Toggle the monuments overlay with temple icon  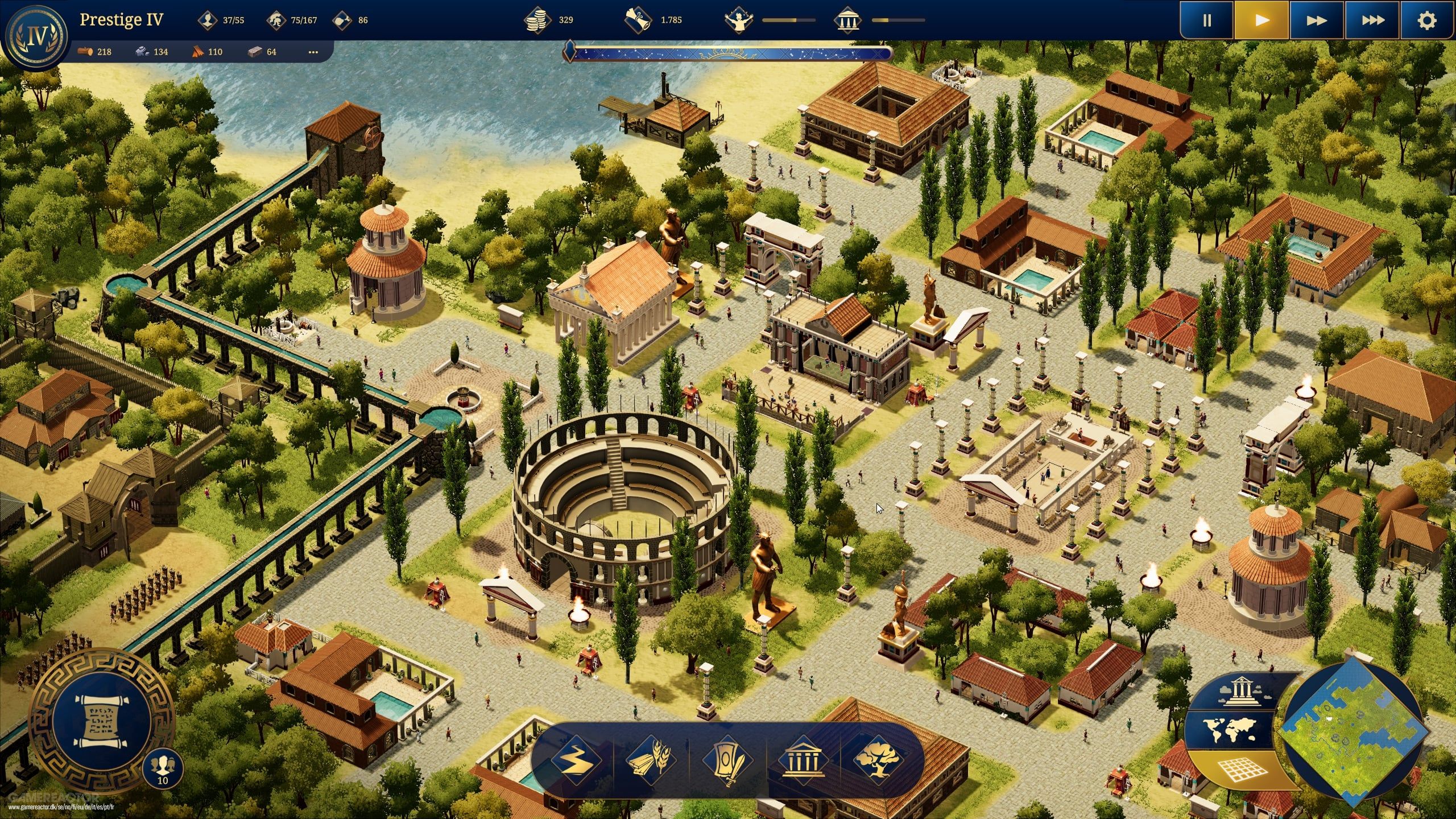(x=1240, y=690)
